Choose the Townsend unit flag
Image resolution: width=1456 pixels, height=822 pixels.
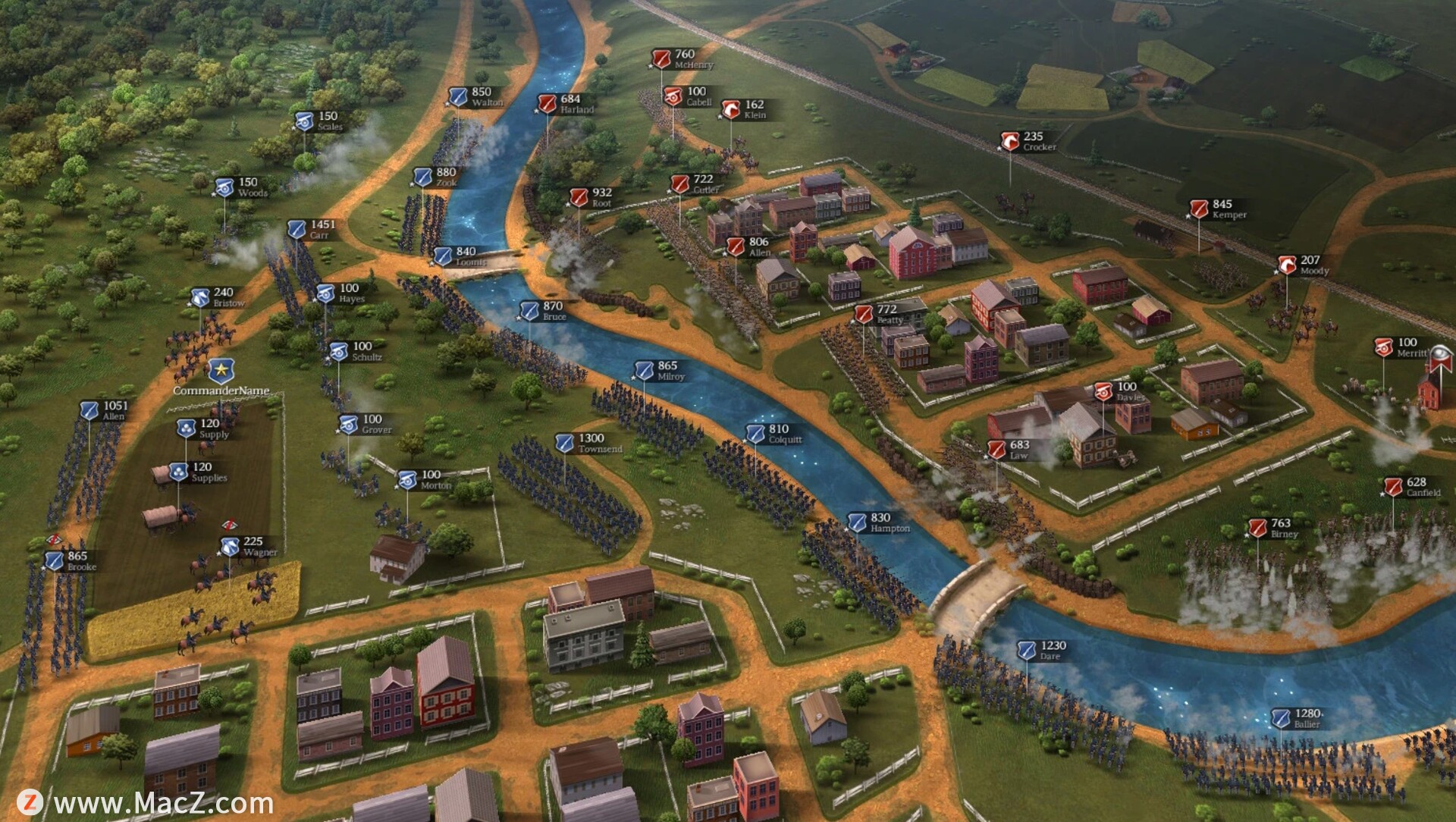[x=564, y=443]
